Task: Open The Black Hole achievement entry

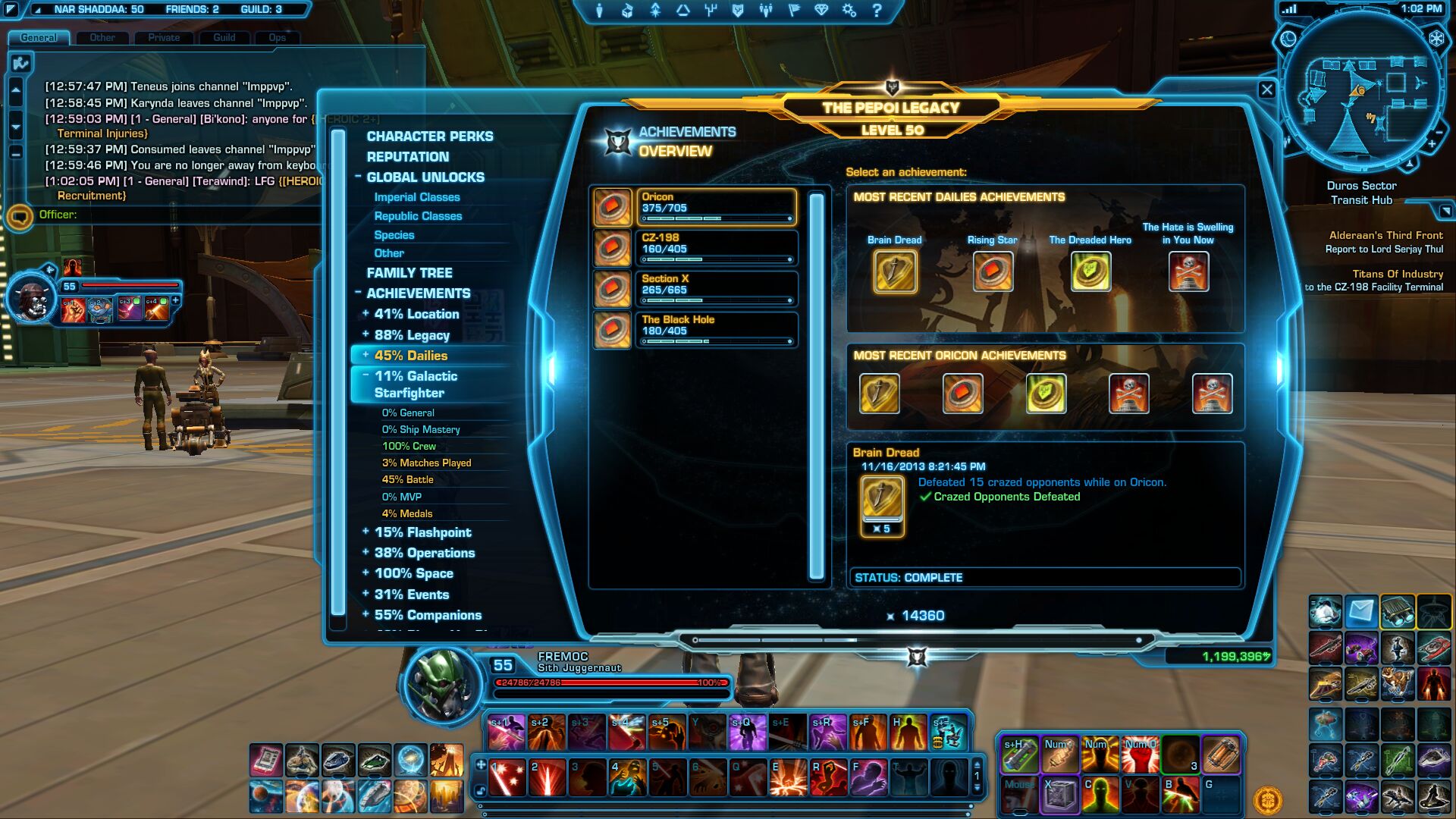Action: coord(715,330)
